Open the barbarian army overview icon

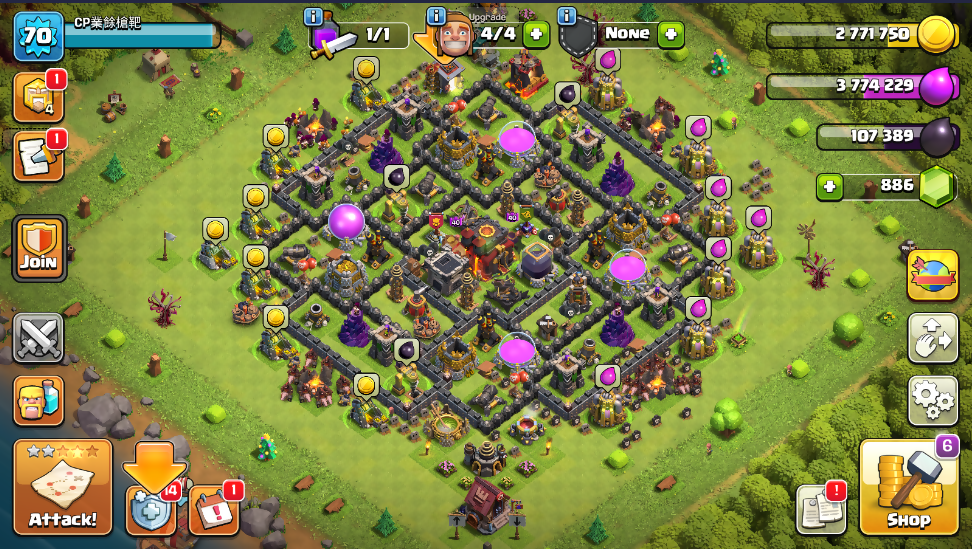coord(39,400)
